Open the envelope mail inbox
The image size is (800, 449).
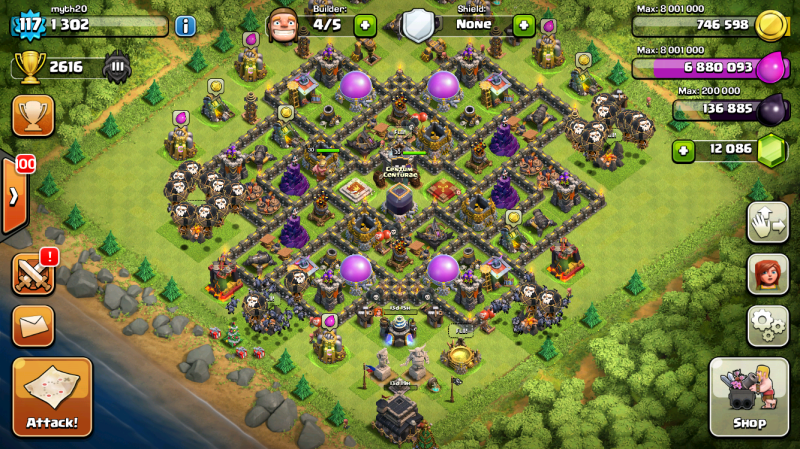click(33, 325)
